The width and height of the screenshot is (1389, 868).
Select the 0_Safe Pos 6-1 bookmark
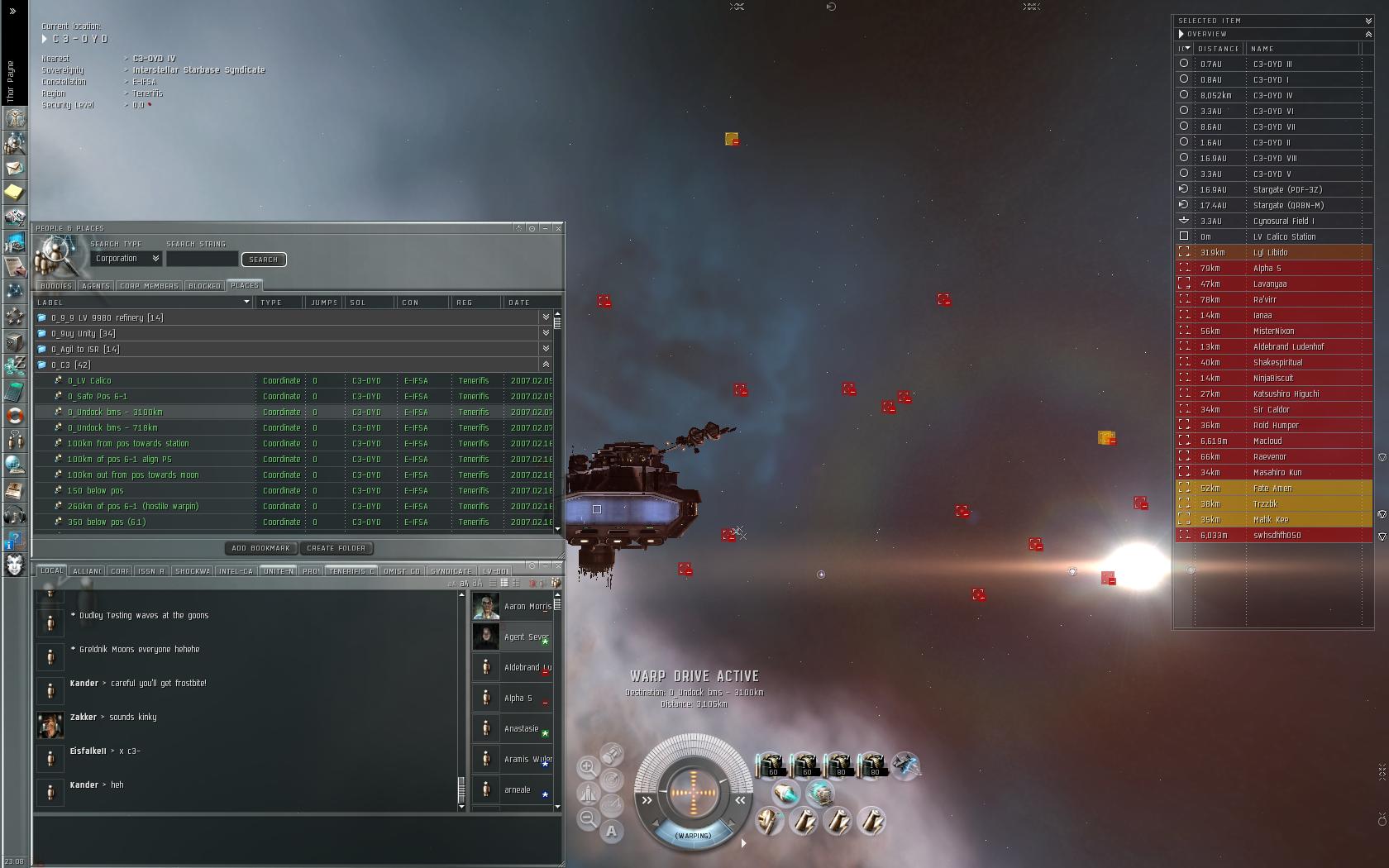[x=97, y=397]
